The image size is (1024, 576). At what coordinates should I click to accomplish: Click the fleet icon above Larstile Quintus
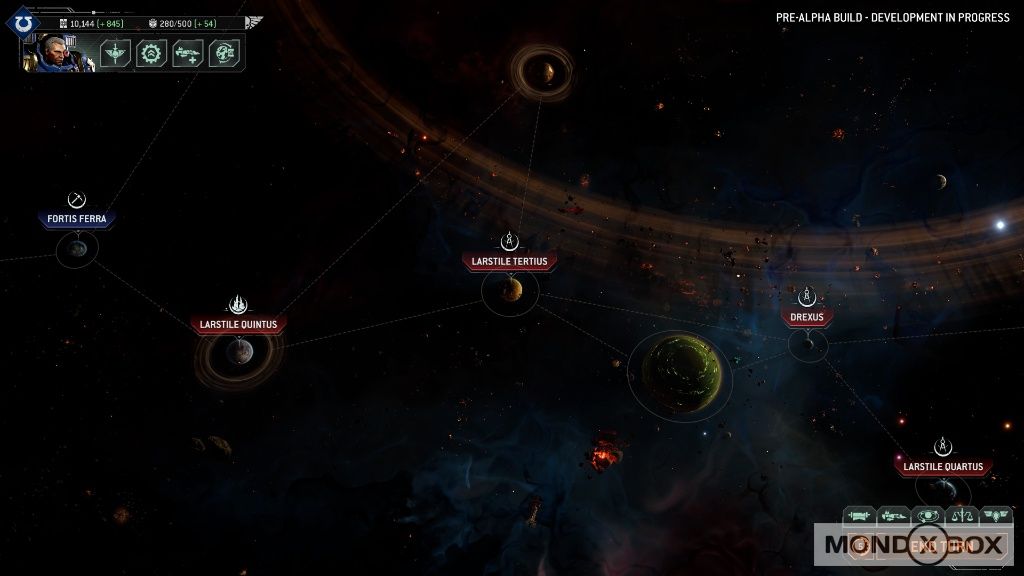[x=238, y=303]
